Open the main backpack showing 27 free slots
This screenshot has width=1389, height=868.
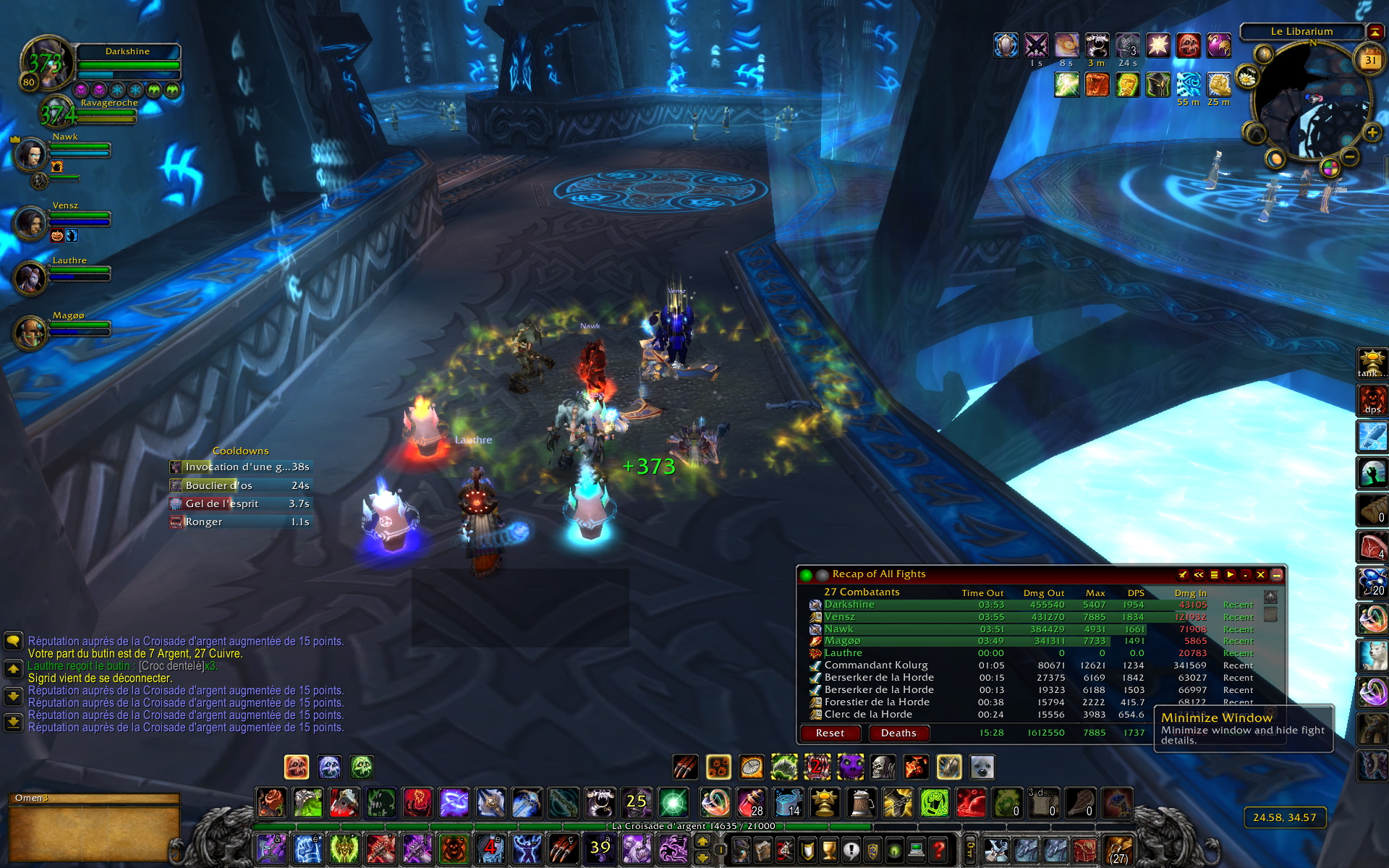pyautogui.click(x=1118, y=849)
